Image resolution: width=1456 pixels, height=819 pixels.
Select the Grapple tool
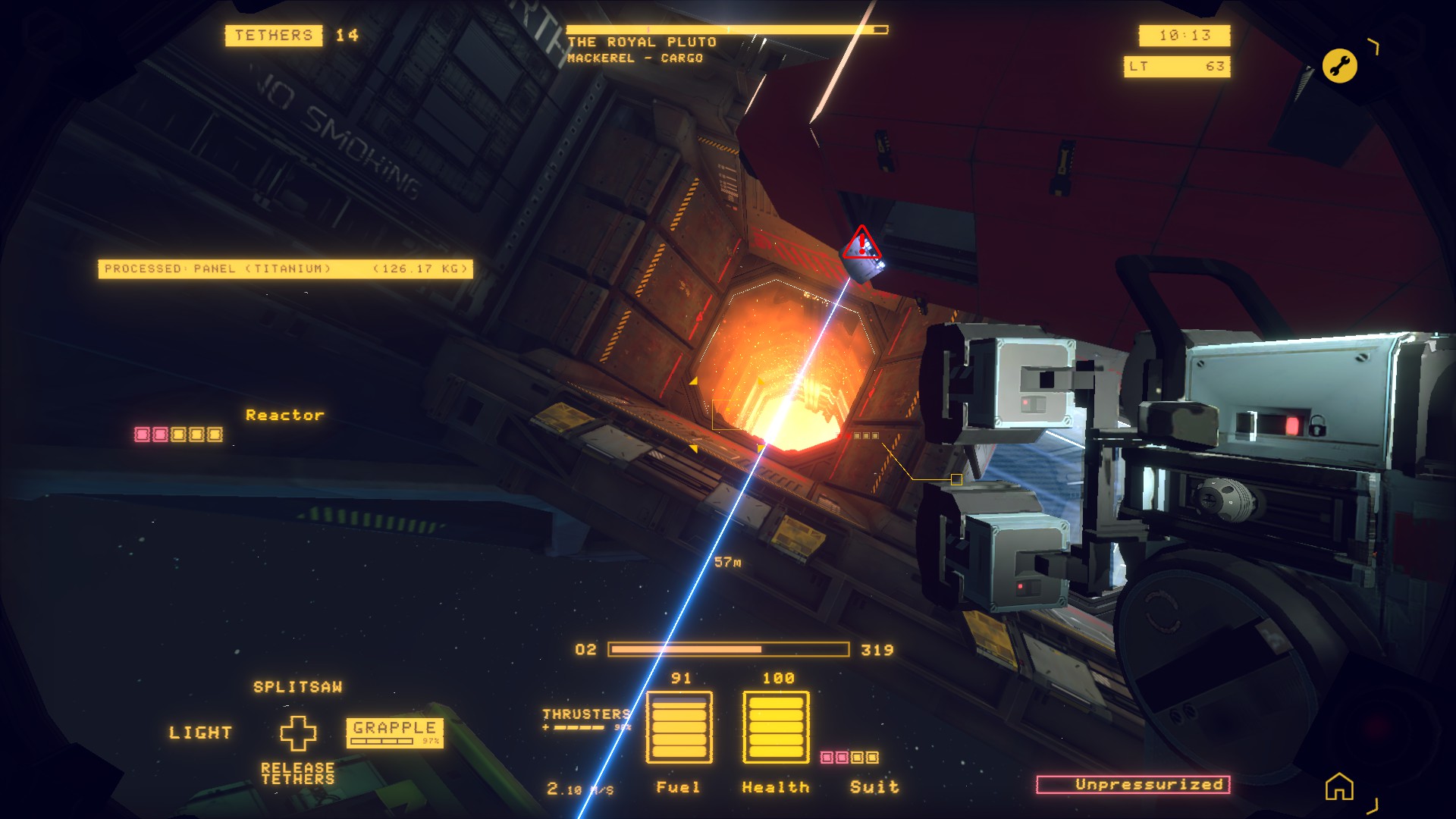click(x=394, y=732)
